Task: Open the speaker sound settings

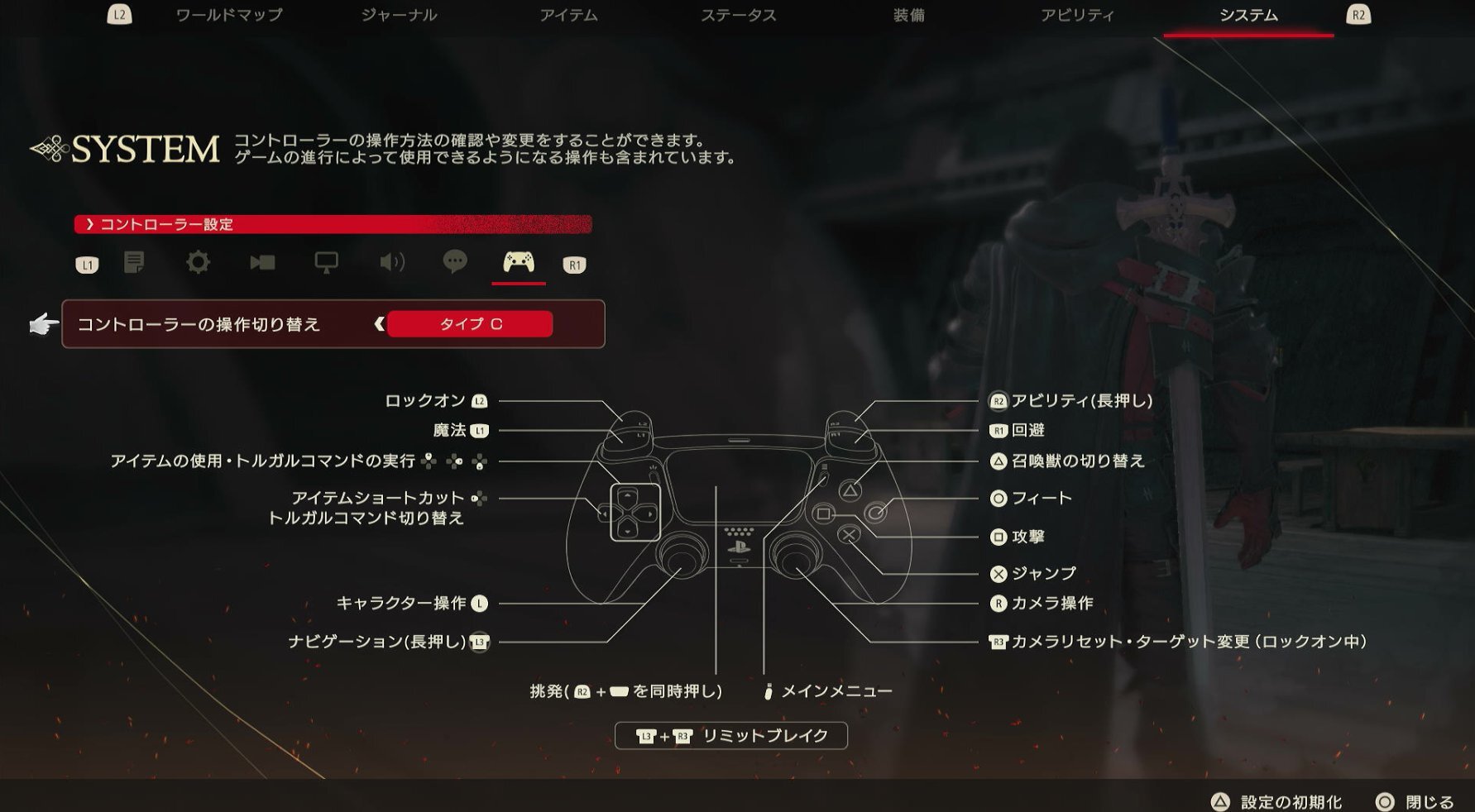Action: click(391, 263)
